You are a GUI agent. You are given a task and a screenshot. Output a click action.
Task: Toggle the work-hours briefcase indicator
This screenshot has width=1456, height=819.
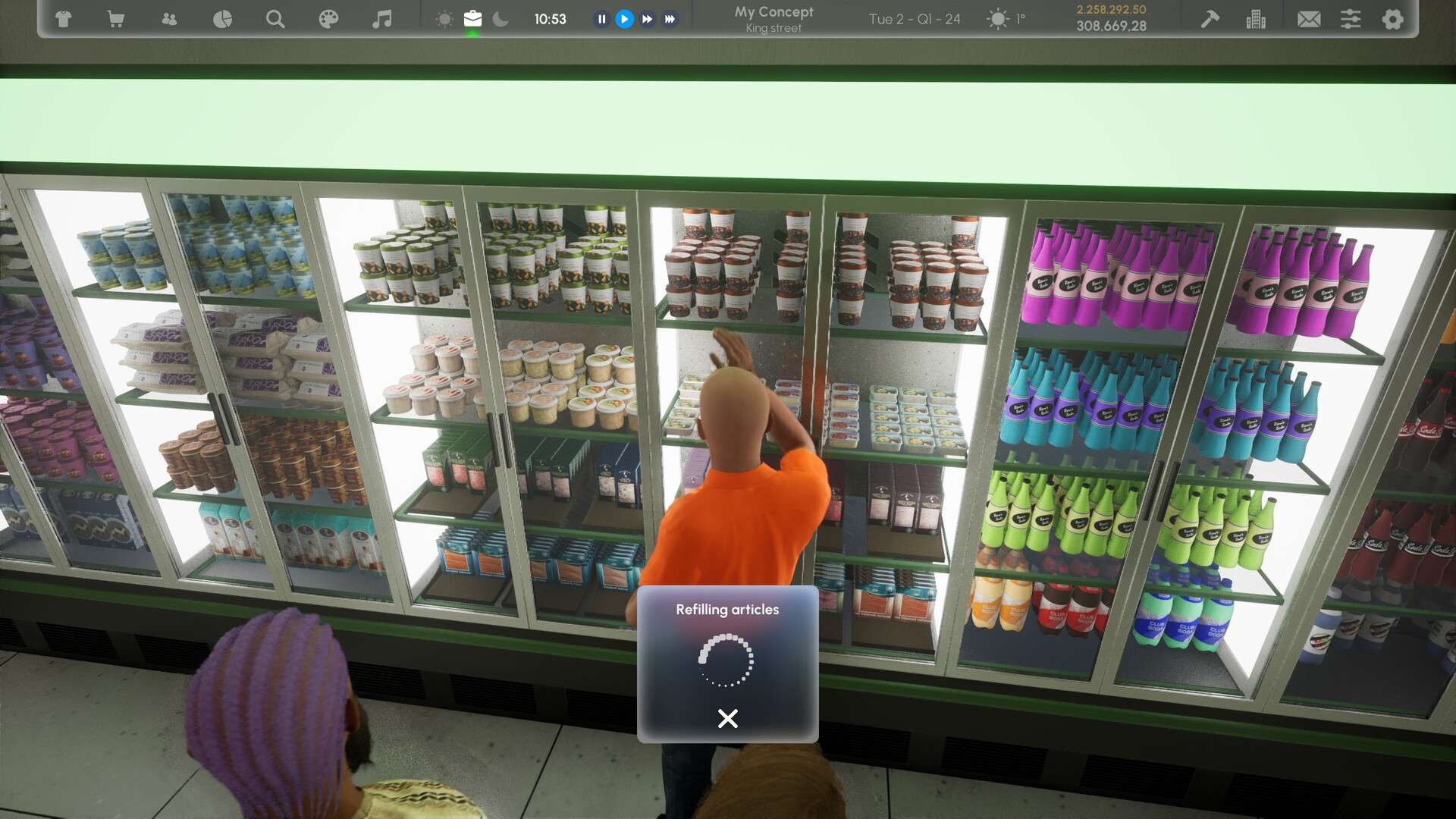[473, 19]
